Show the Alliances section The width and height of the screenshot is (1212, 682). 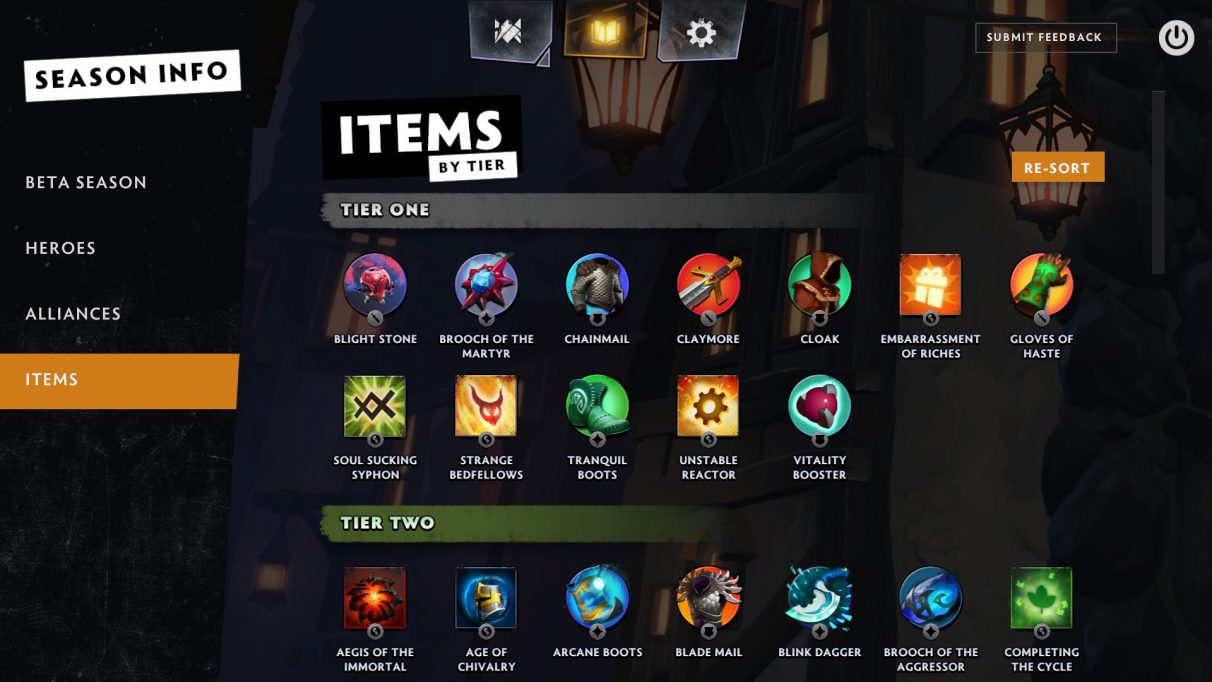tap(73, 314)
